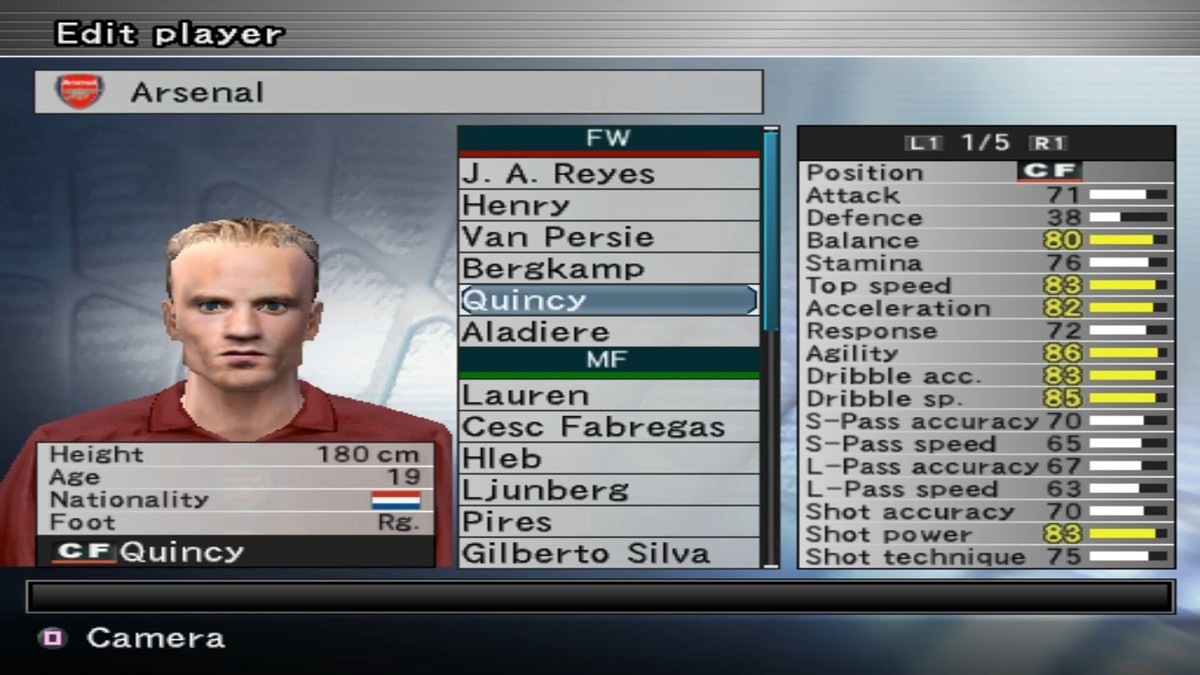Select J. A. Reyes from the list
The width and height of the screenshot is (1200, 675).
608,173
